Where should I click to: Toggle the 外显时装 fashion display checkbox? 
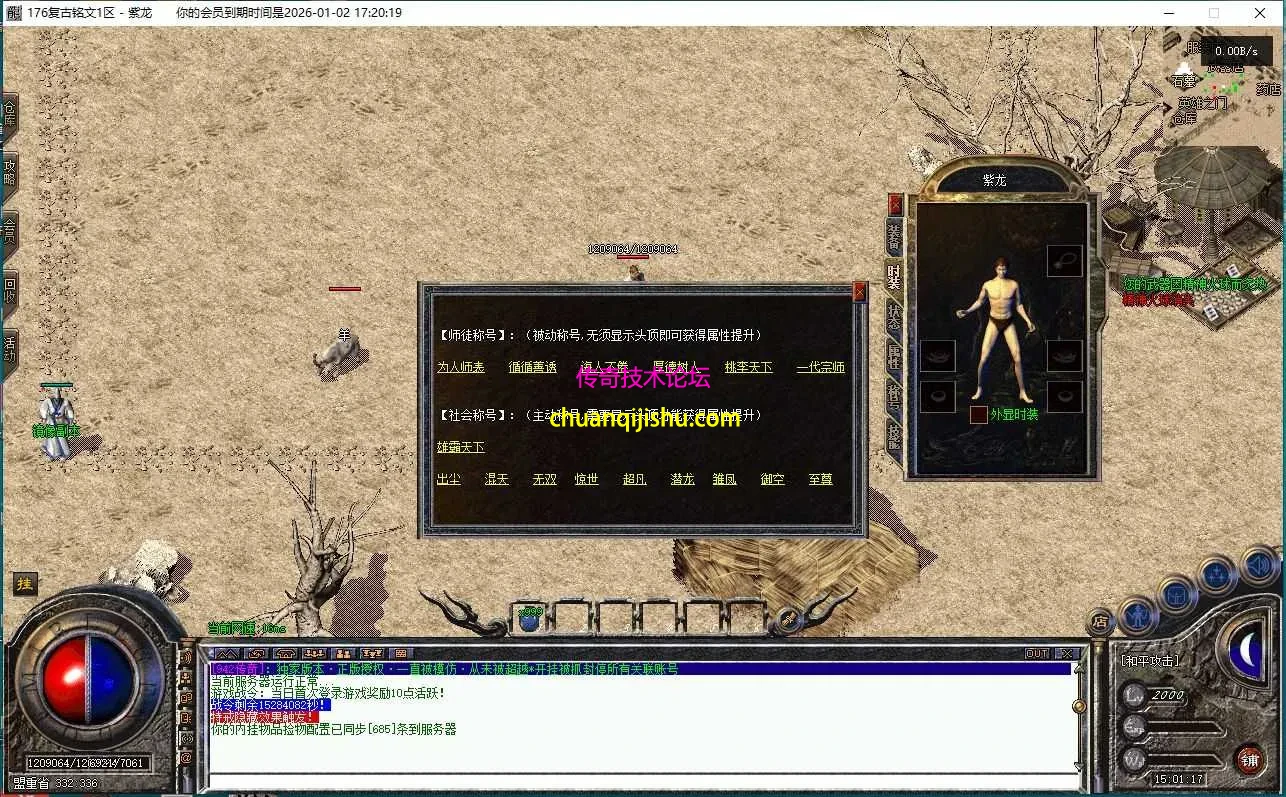(x=978, y=413)
